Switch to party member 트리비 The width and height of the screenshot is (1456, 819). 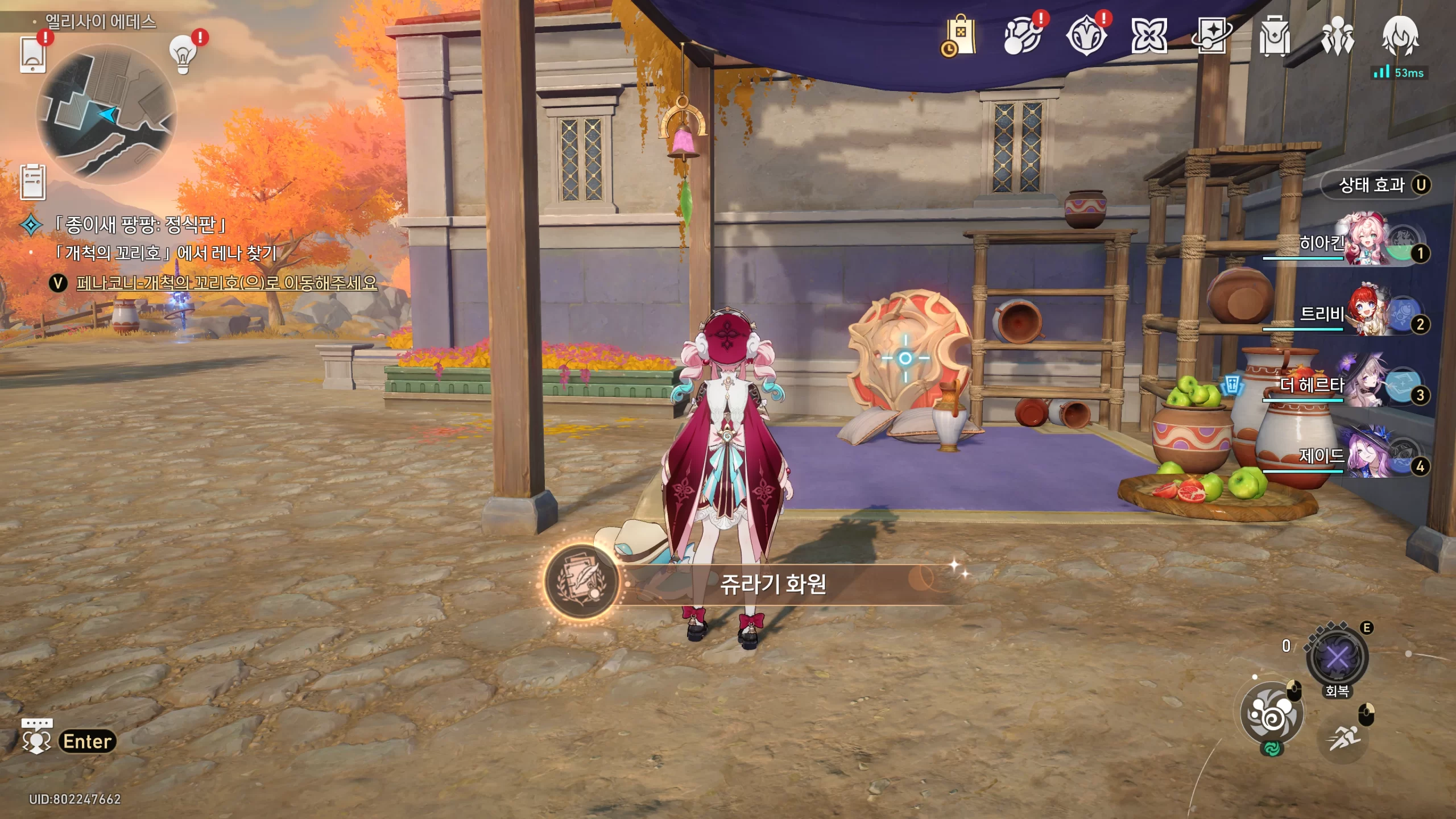1365,313
